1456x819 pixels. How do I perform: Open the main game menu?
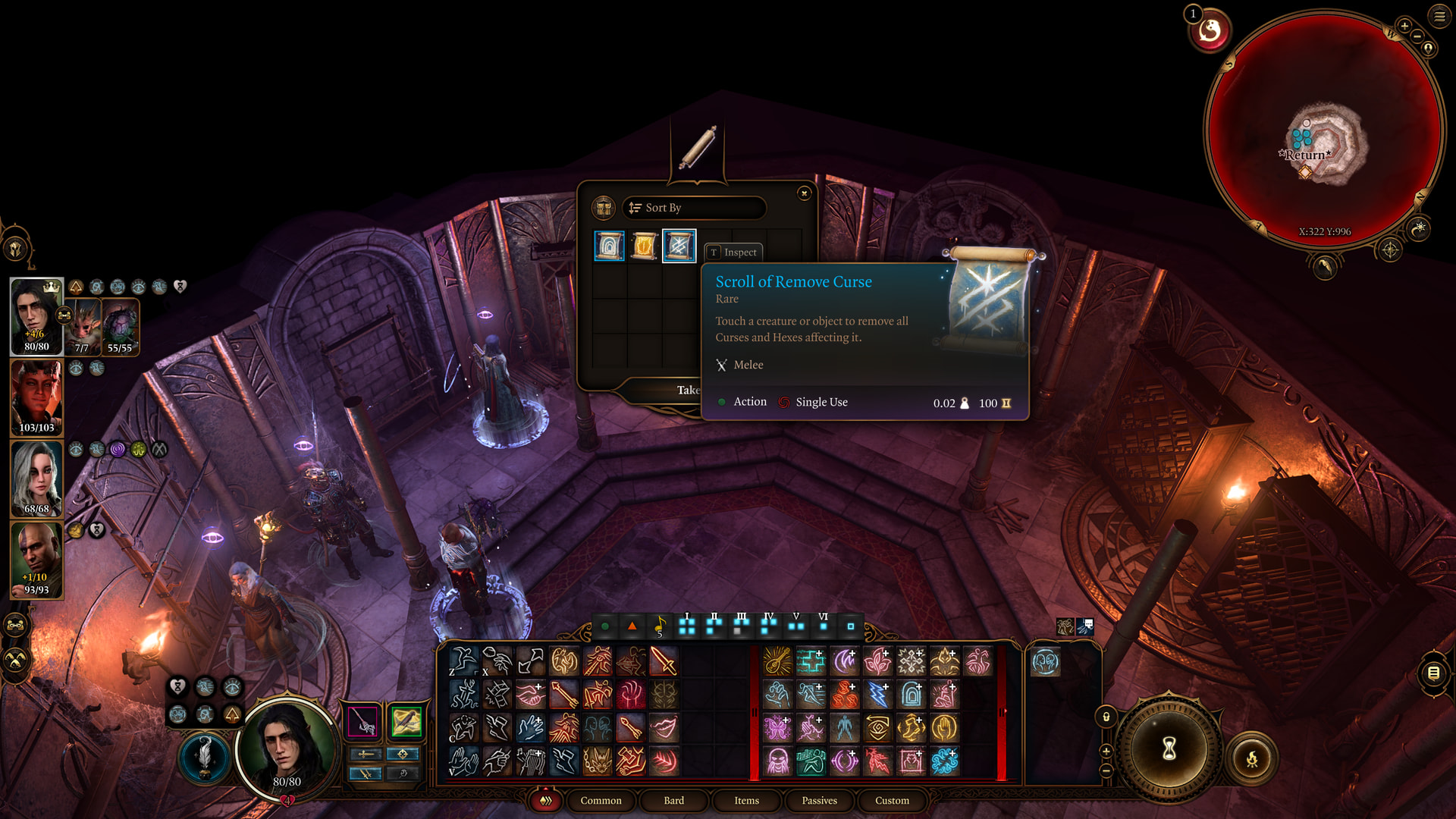click(1439, 16)
